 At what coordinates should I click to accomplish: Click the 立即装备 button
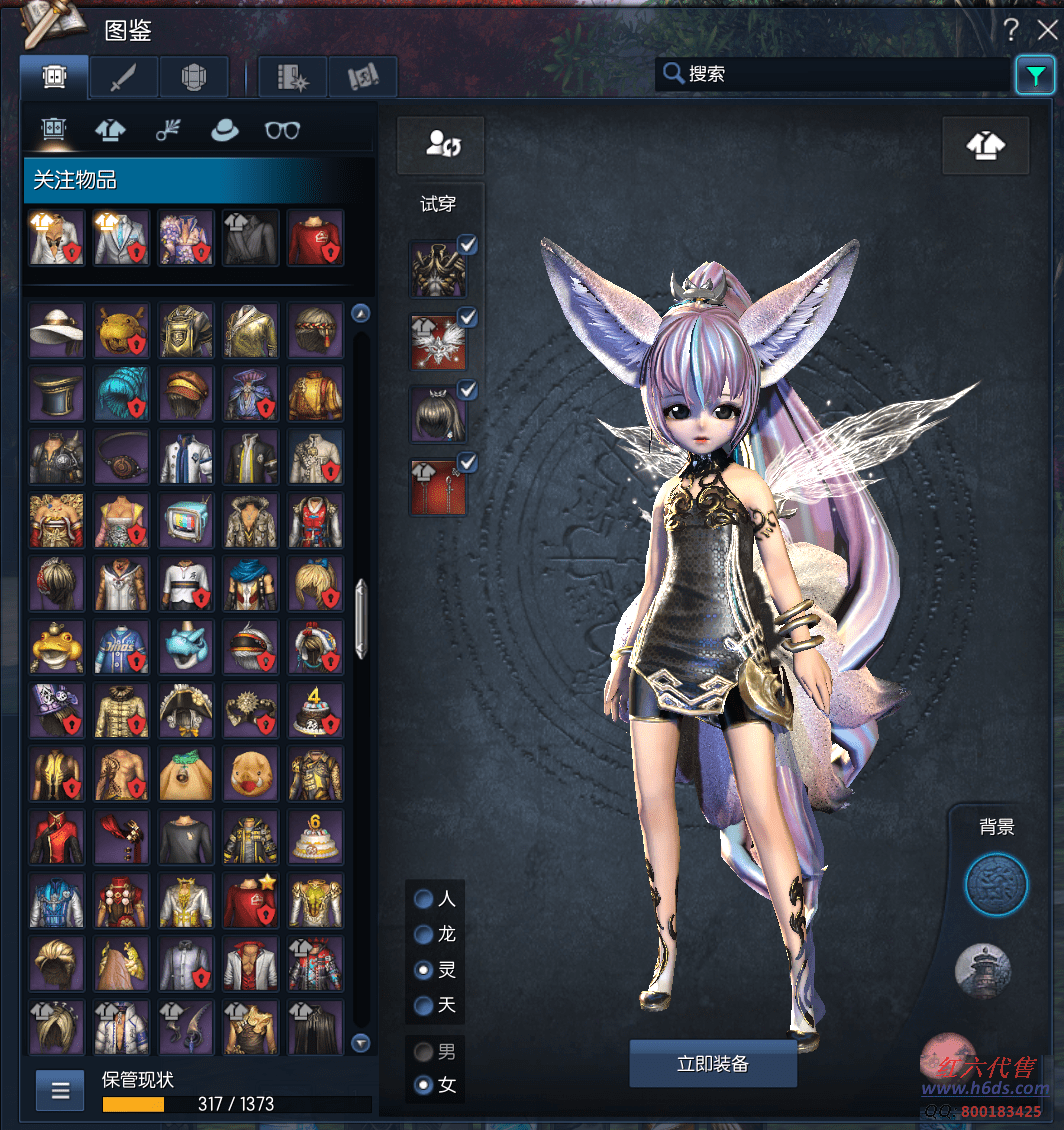click(712, 1063)
